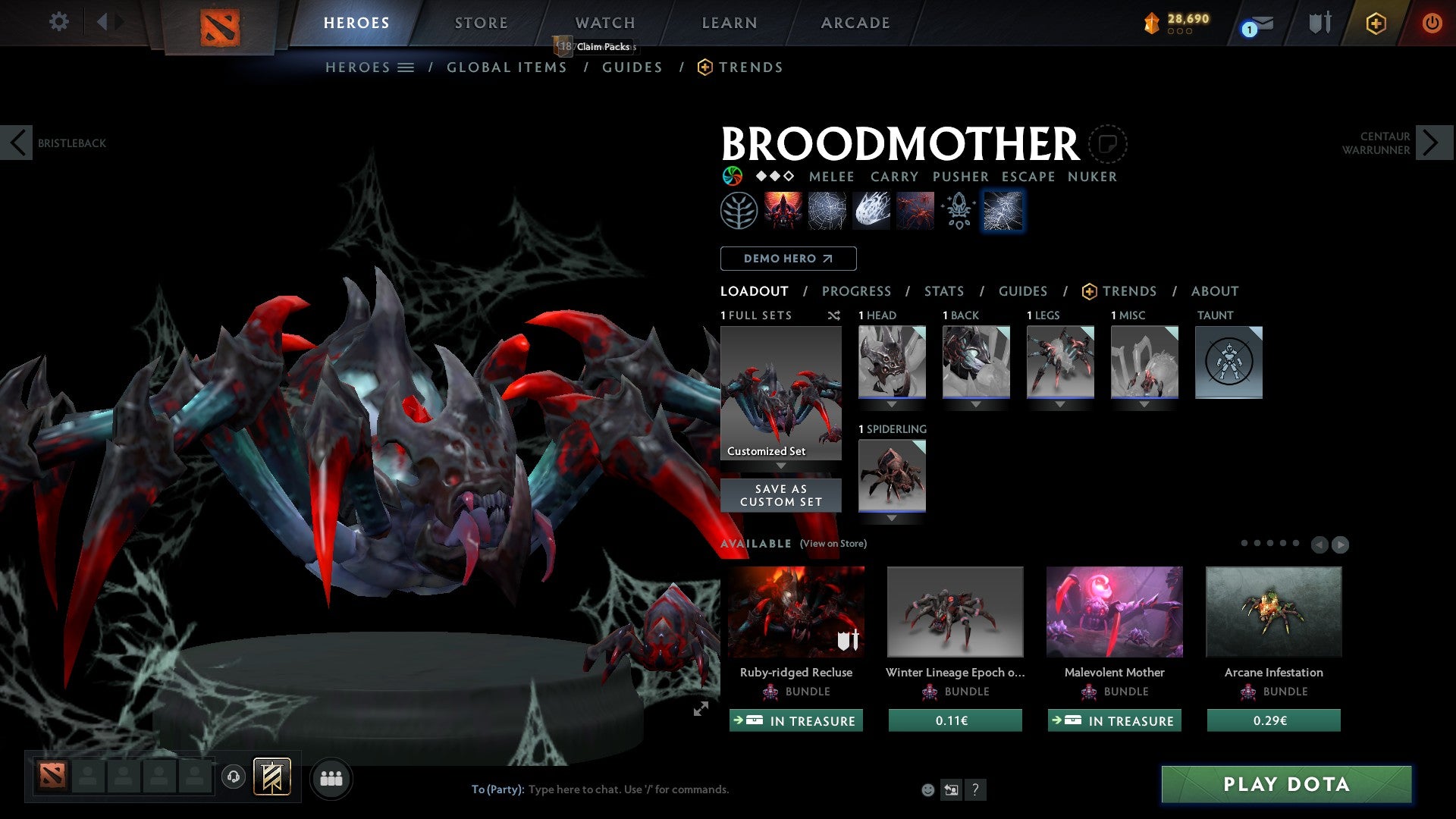Image resolution: width=1456 pixels, height=819 pixels.
Task: Shuffle loadout with the randomize icon
Action: (834, 315)
